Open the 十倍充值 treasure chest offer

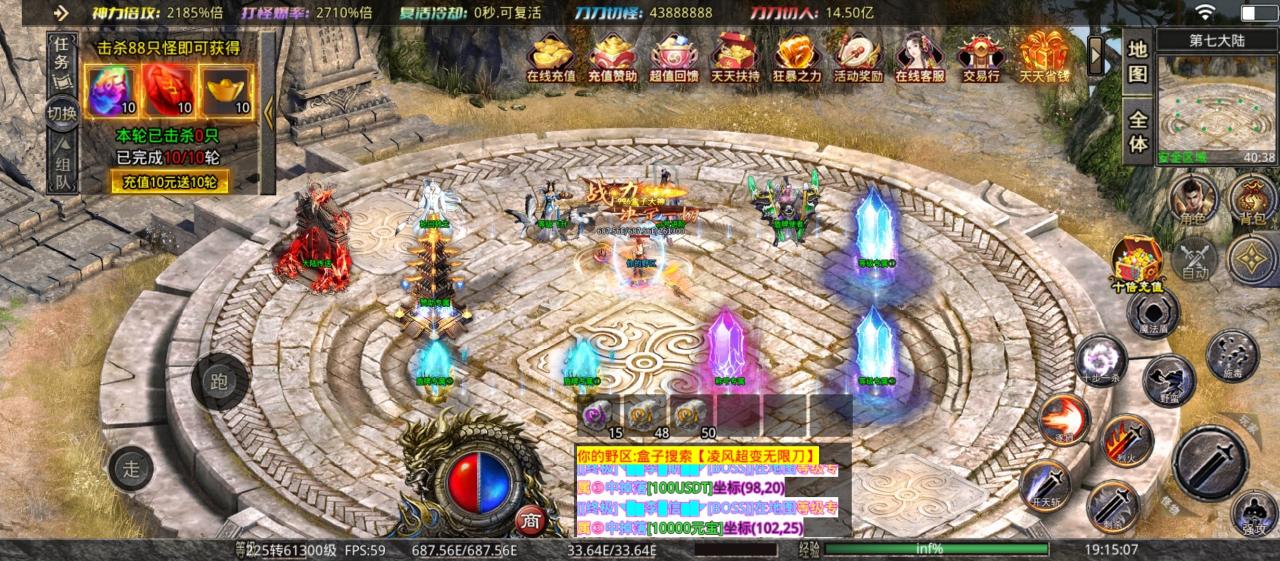[x=1139, y=264]
